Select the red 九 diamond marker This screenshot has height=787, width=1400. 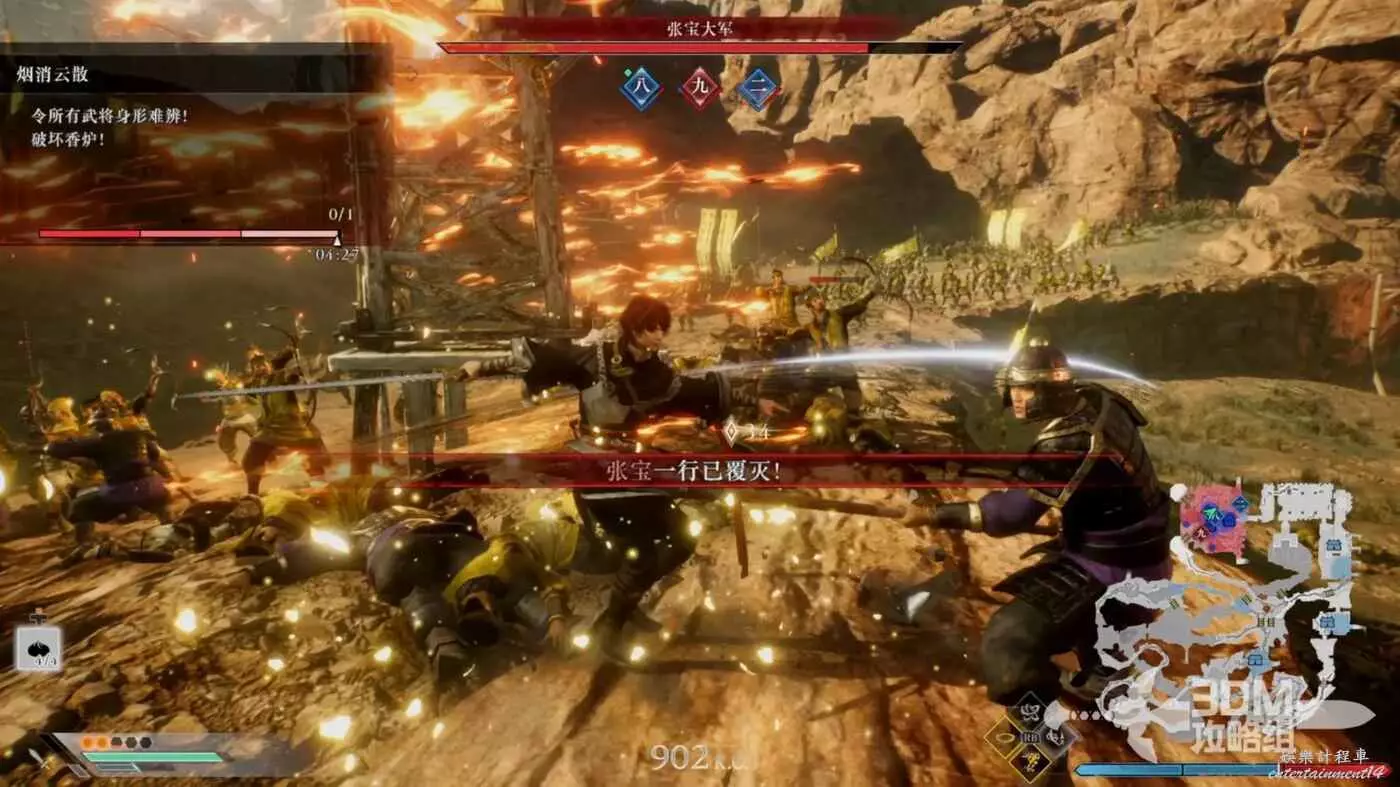tap(700, 88)
